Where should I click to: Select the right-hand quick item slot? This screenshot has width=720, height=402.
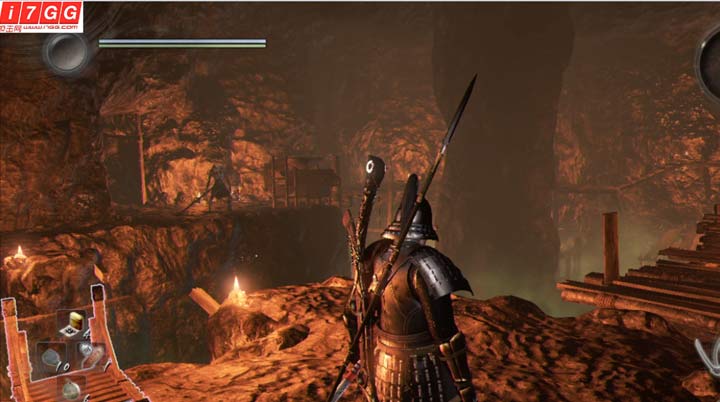pos(89,352)
